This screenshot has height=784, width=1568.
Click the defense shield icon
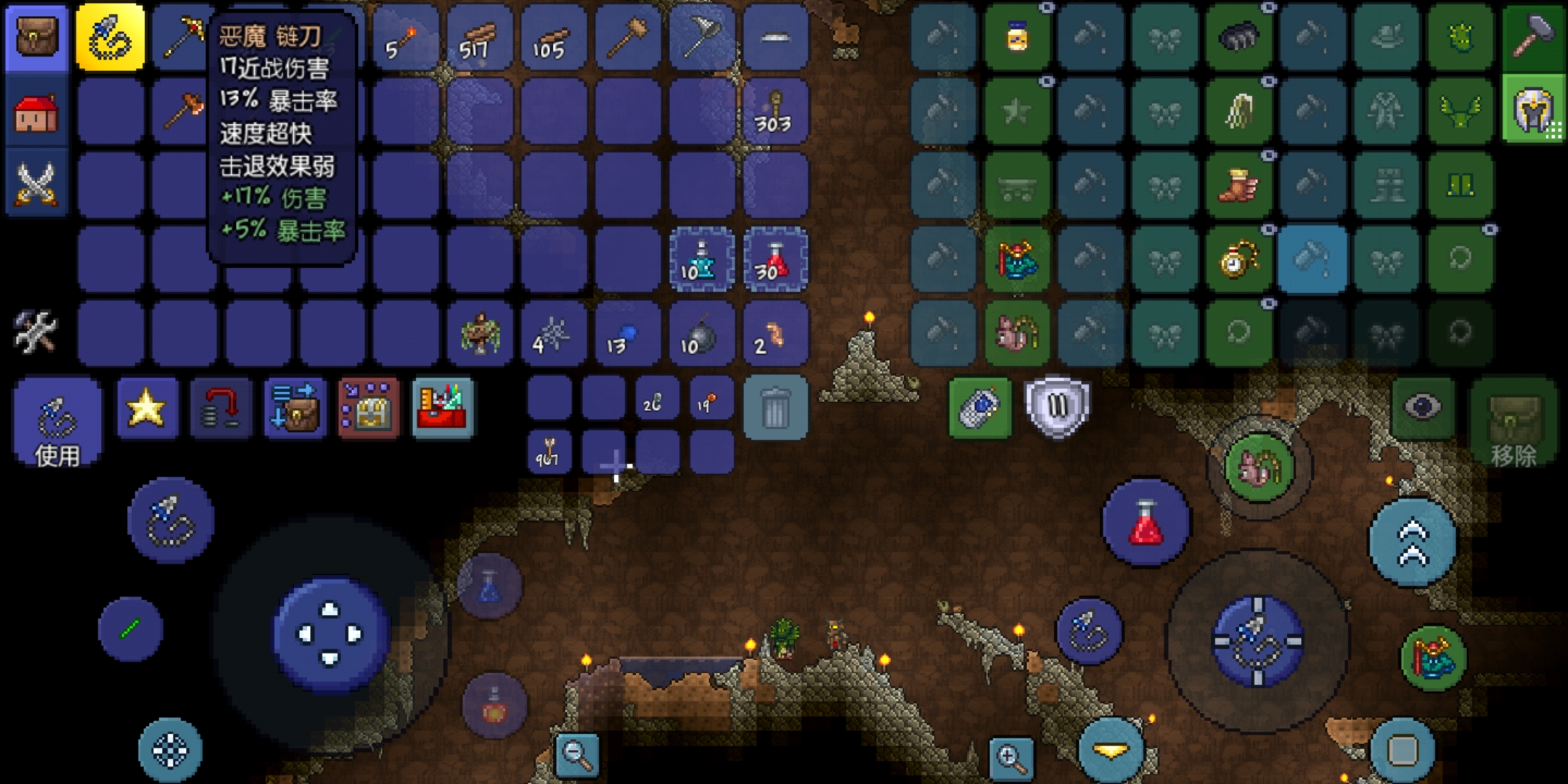coord(1057,407)
